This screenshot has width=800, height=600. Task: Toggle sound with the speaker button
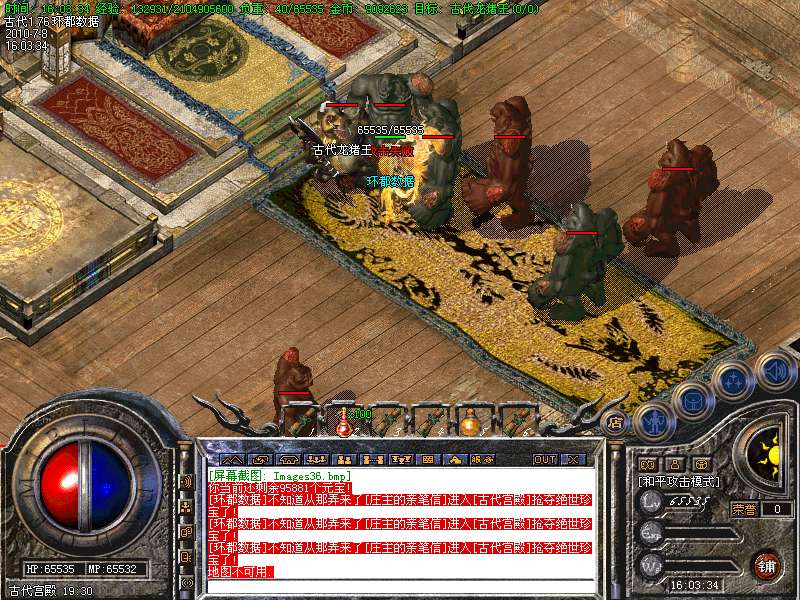pos(774,370)
